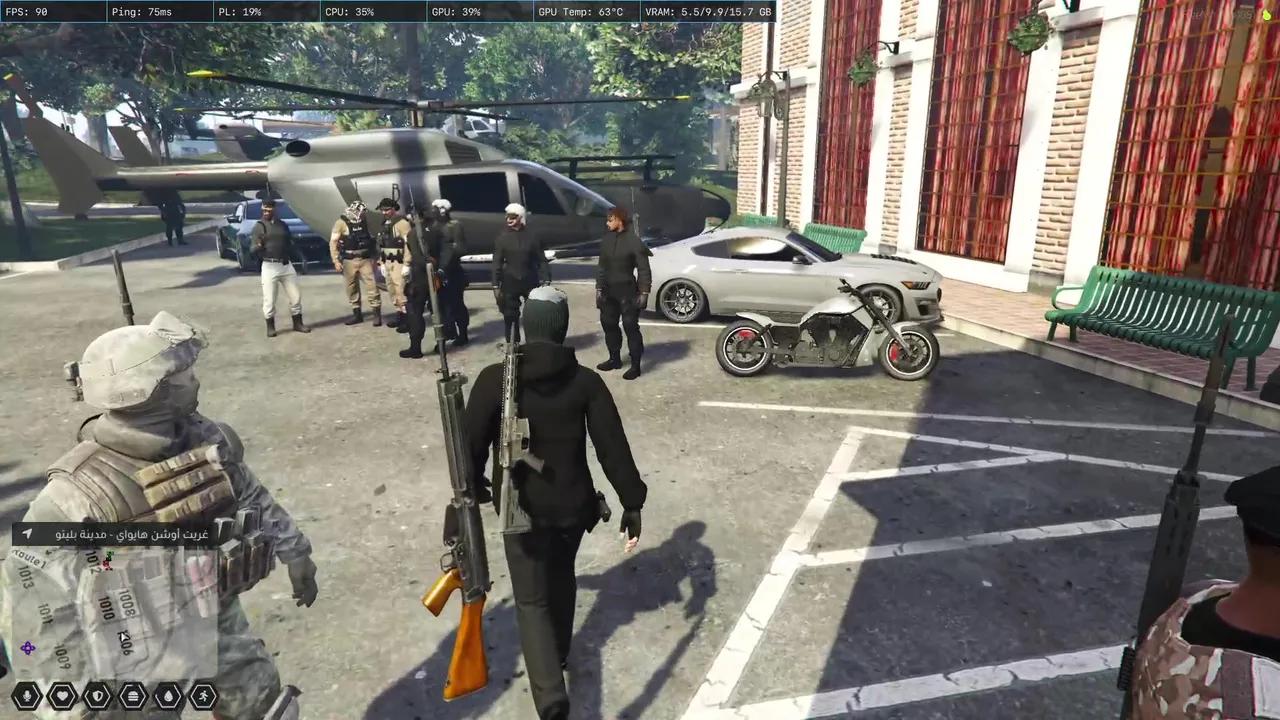Screen dimensions: 1280x720
Task: Click the heart health status icon
Action: 63,695
